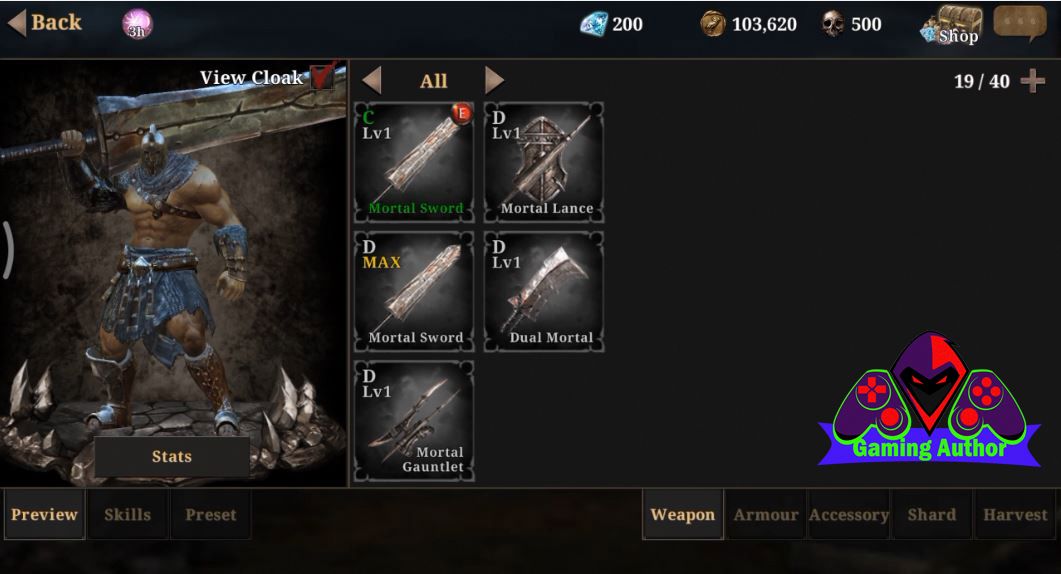The image size is (1061, 574).
Task: Open the chat speech bubble
Action: (x=1019, y=24)
